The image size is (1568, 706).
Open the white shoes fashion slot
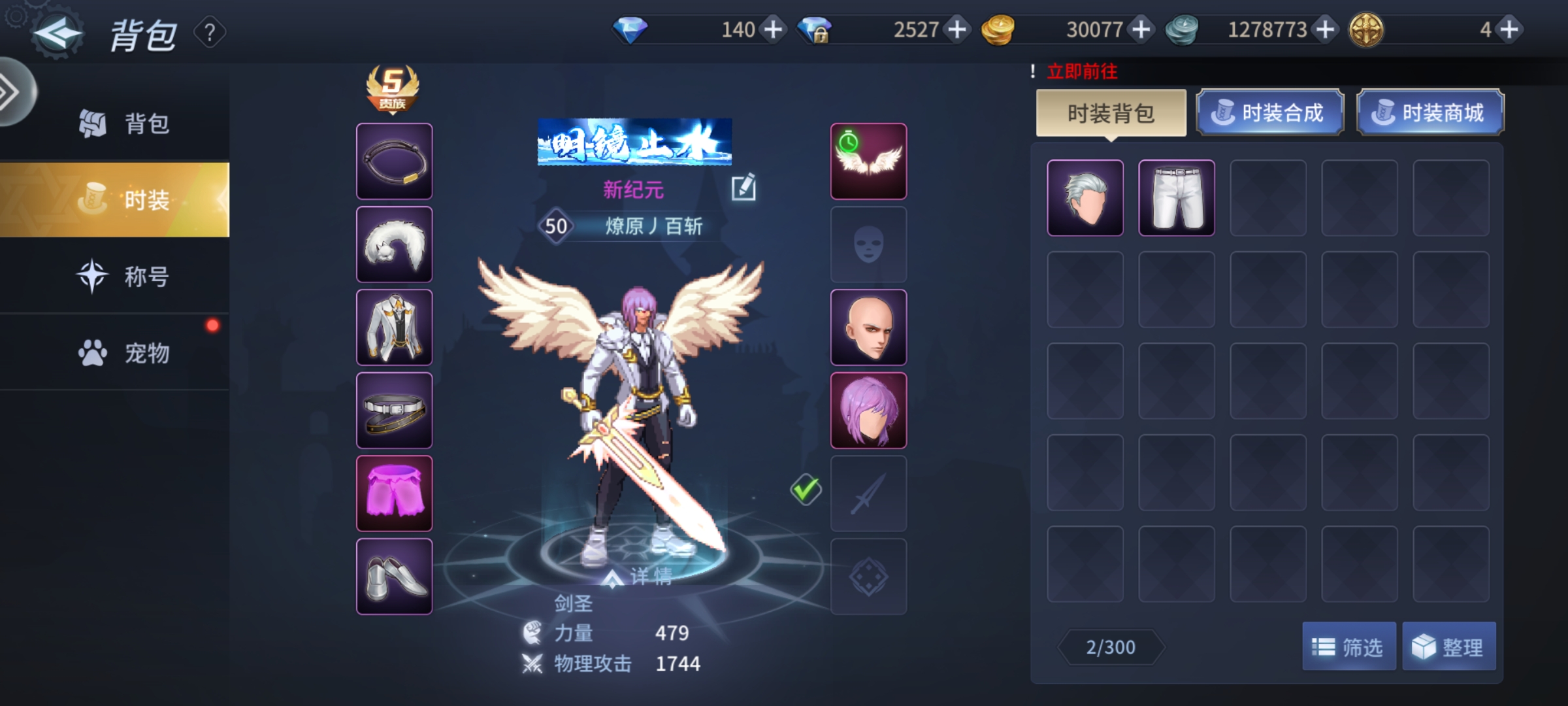[393, 575]
